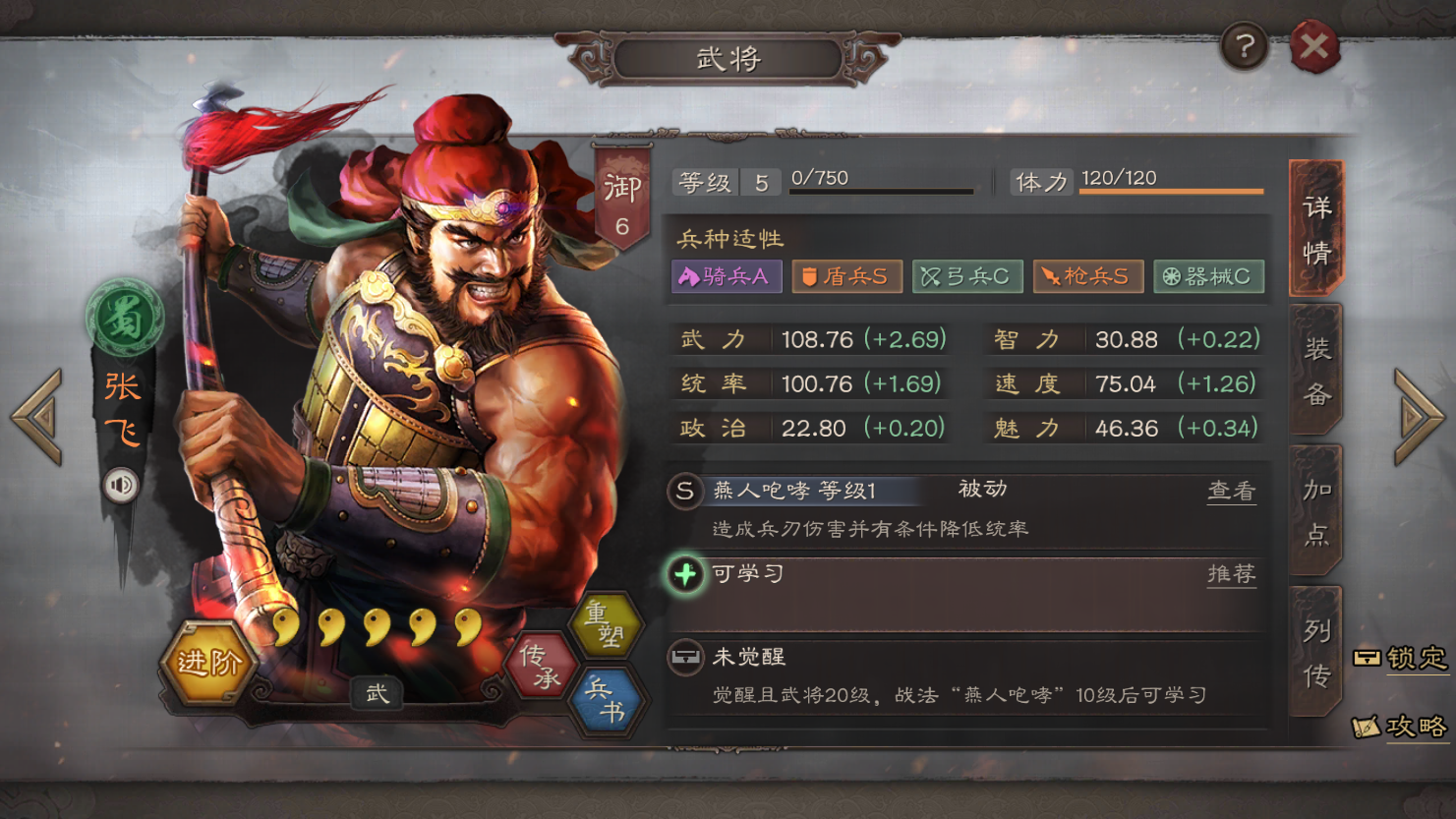Screen dimensions: 1456x819
Task: Open skill suggestions via 推荐 link
Action: click(1230, 573)
